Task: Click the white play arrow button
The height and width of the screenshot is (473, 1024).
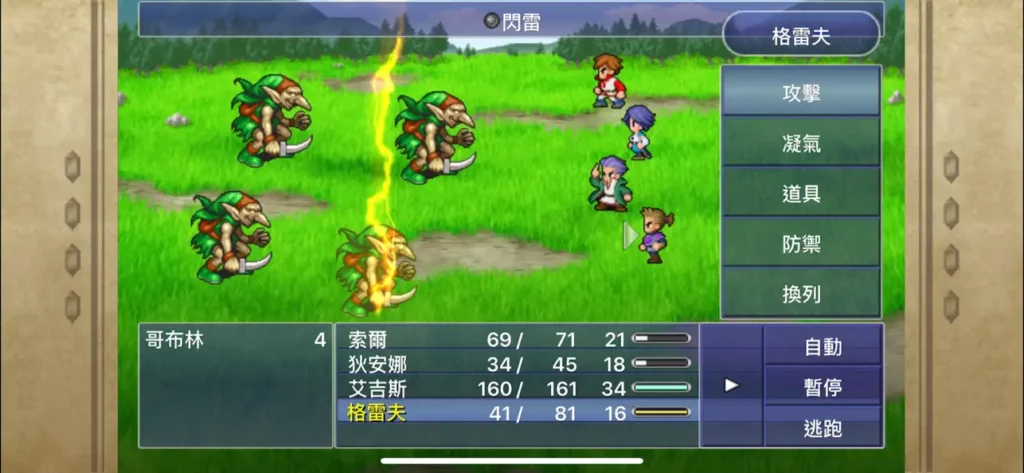Action: (x=731, y=385)
